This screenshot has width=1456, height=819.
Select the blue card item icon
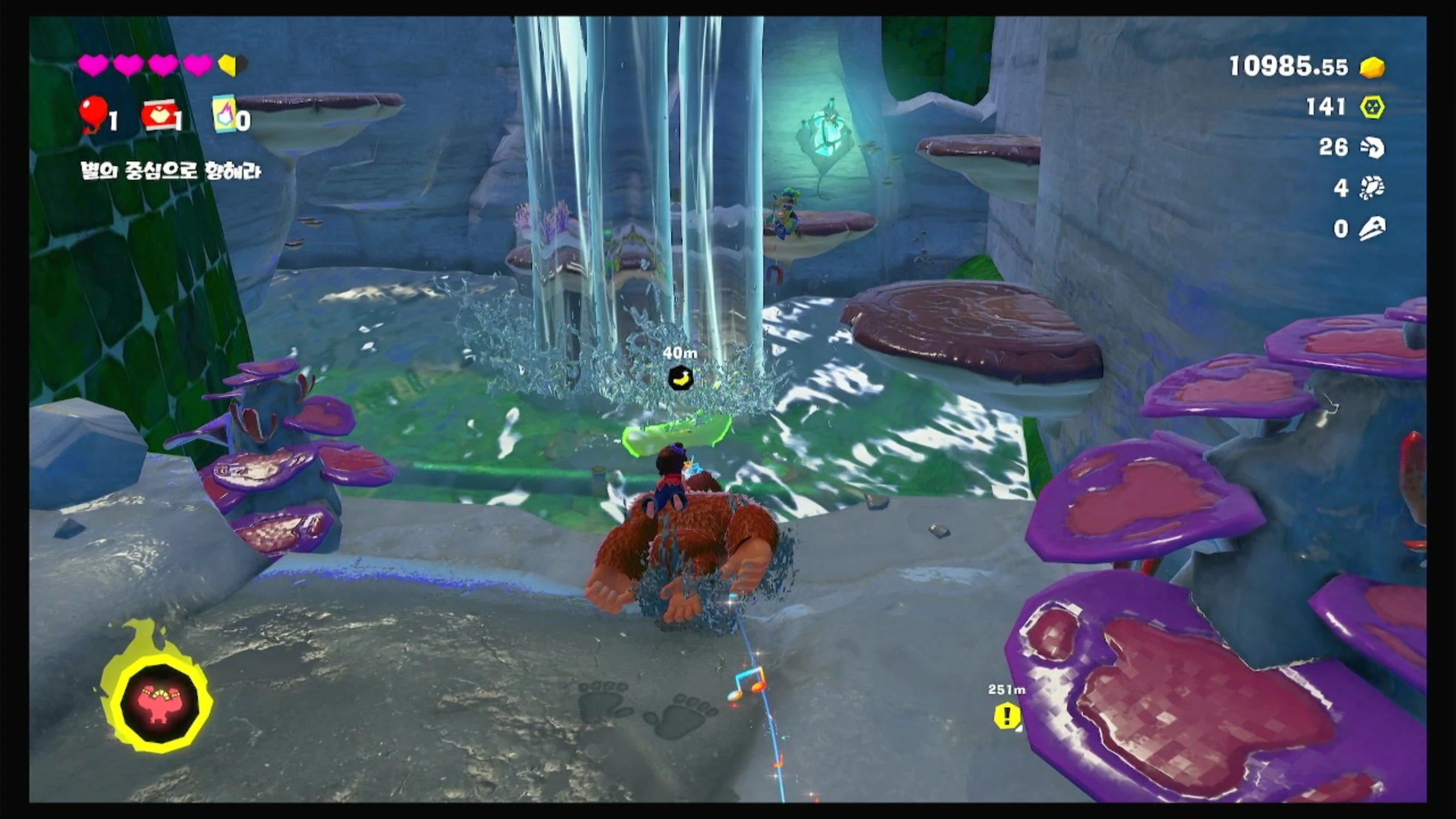click(224, 114)
